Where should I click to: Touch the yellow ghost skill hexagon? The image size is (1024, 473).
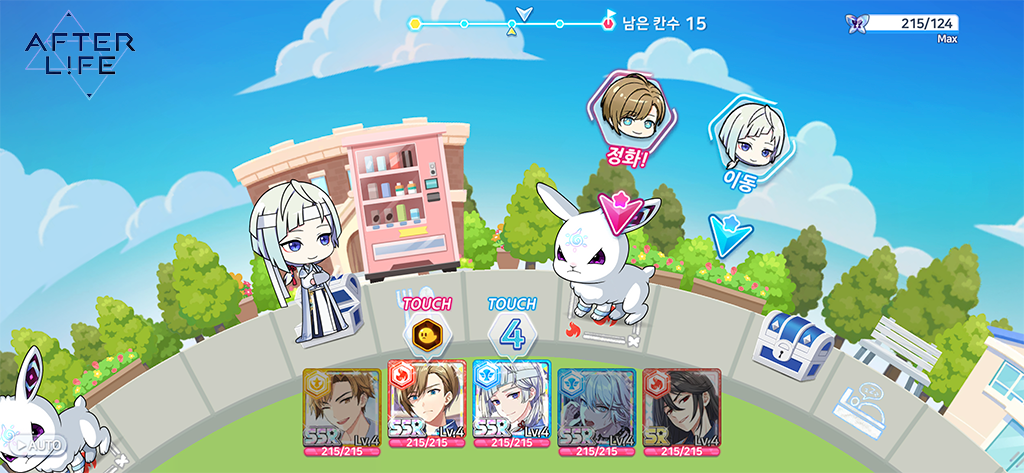[x=426, y=334]
